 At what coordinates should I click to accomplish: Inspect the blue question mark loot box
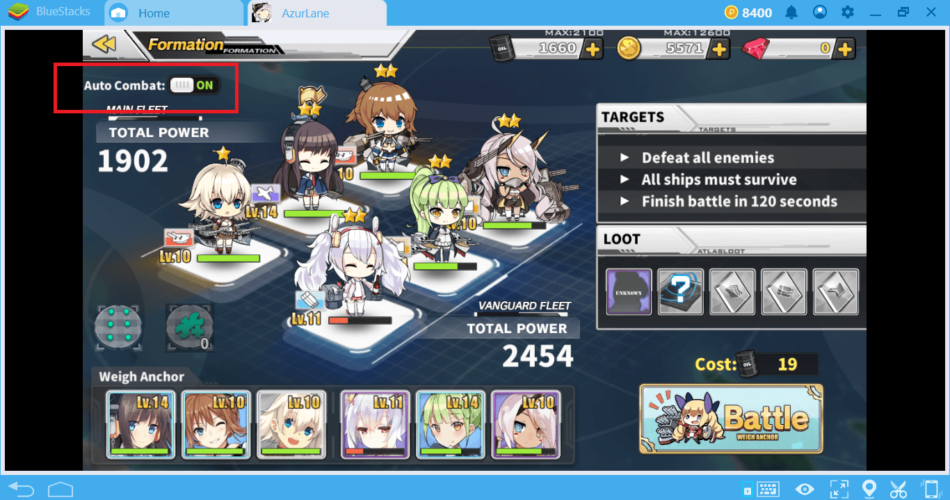(x=680, y=292)
